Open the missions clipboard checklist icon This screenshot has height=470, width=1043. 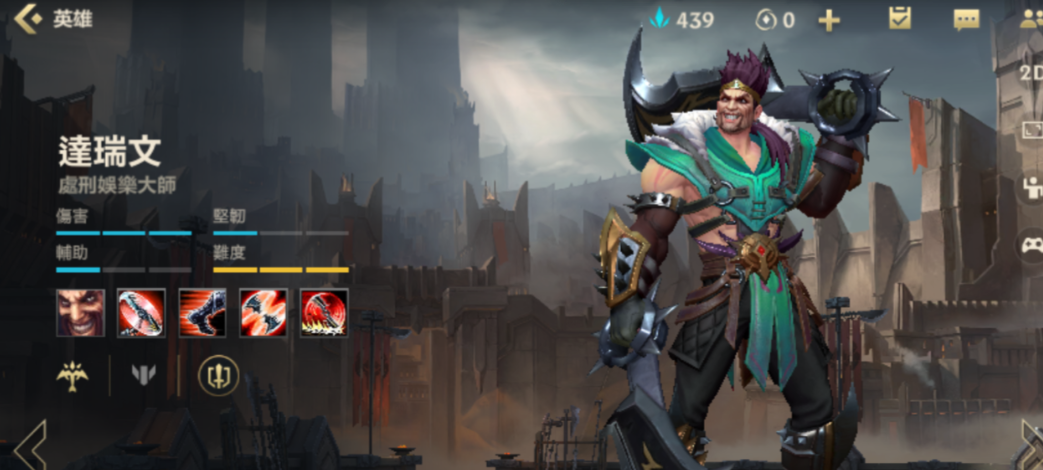(x=900, y=19)
